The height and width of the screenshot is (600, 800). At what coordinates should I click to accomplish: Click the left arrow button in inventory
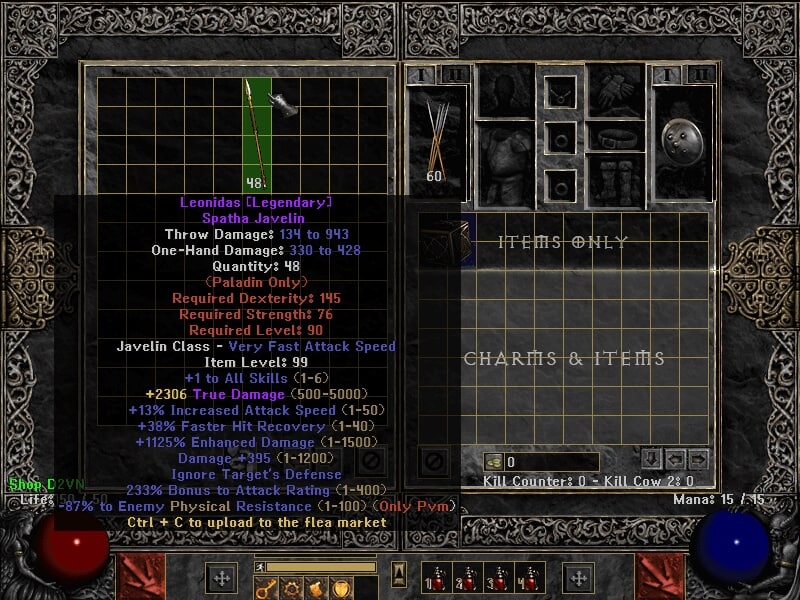pyautogui.click(x=676, y=460)
